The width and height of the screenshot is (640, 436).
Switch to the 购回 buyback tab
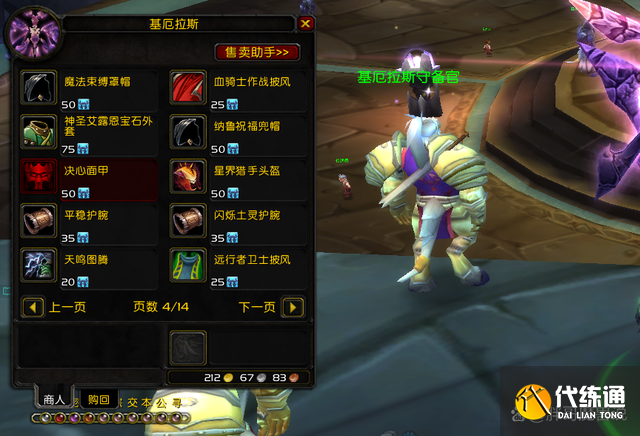point(97,399)
